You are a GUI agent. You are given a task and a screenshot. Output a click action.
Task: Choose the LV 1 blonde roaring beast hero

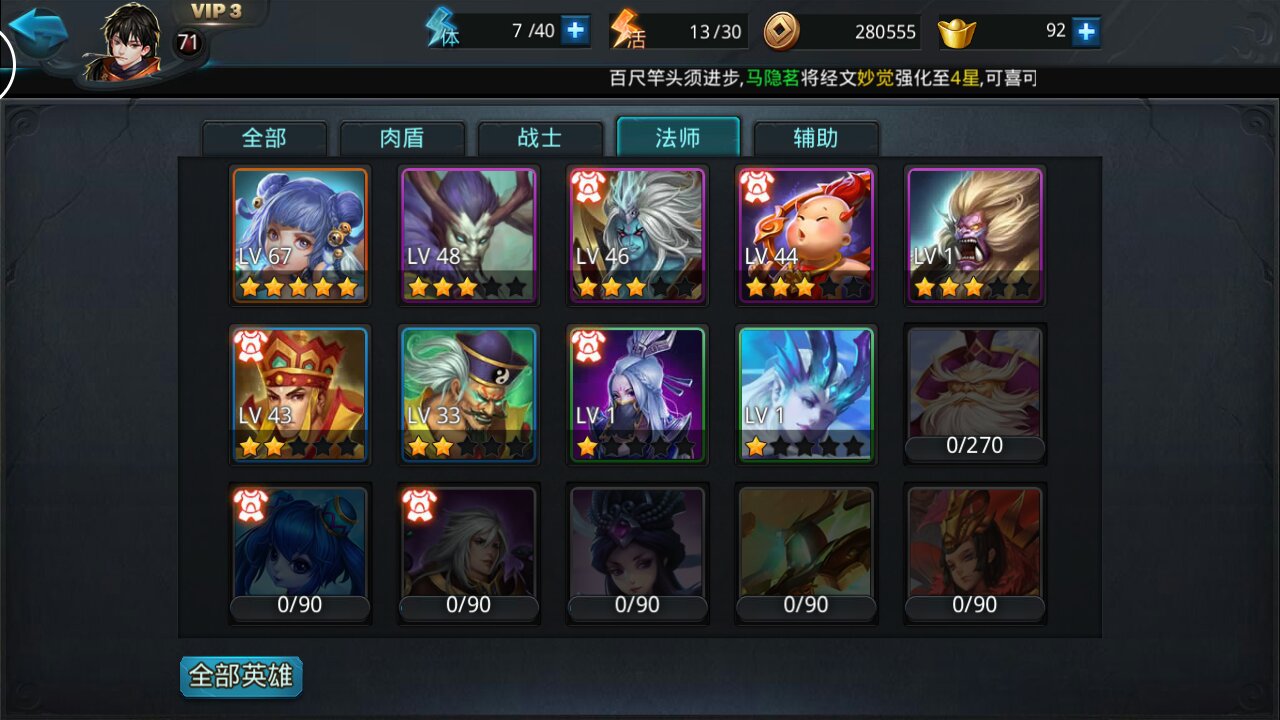click(x=975, y=235)
